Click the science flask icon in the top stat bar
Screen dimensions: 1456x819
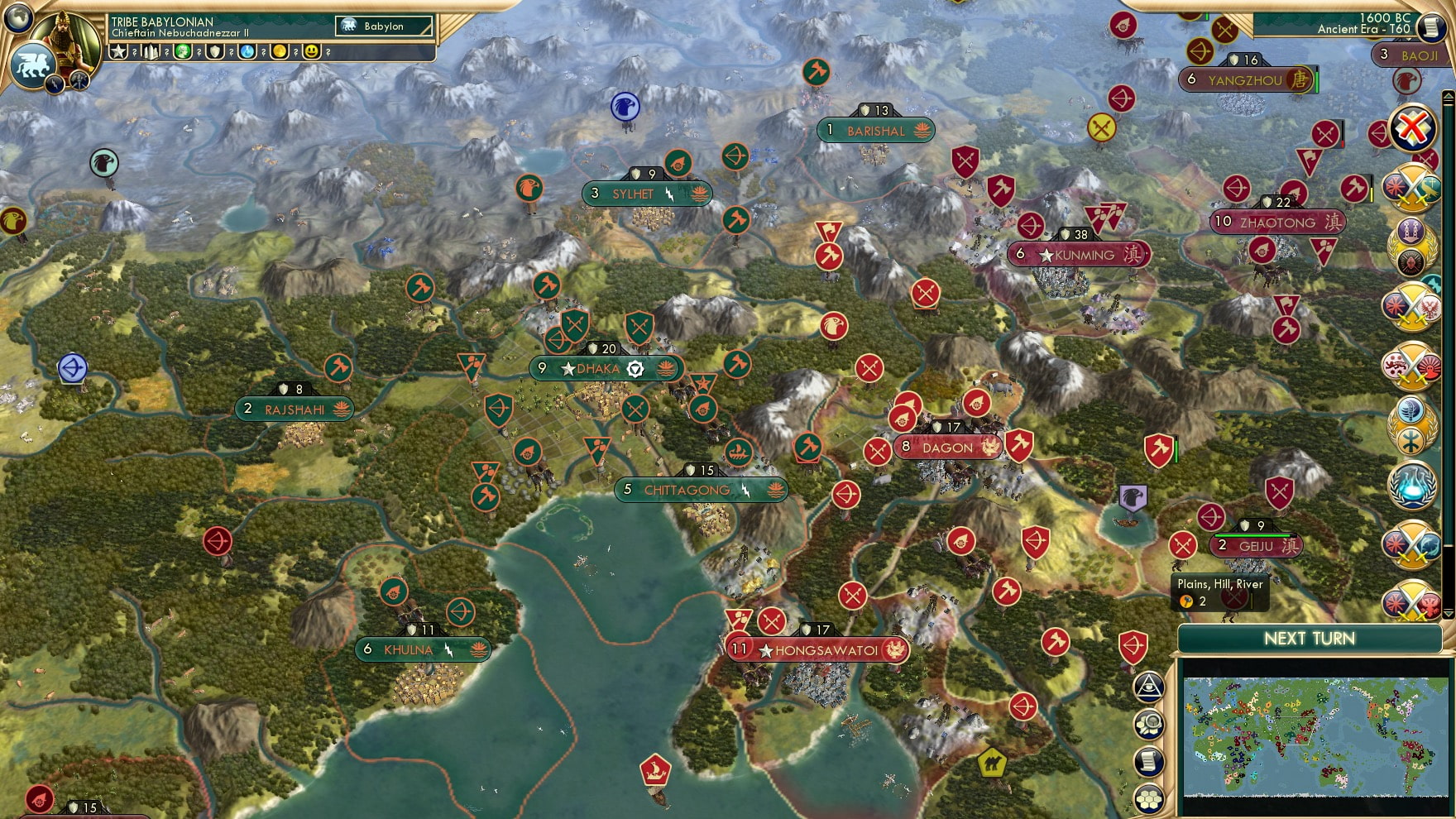(x=247, y=52)
